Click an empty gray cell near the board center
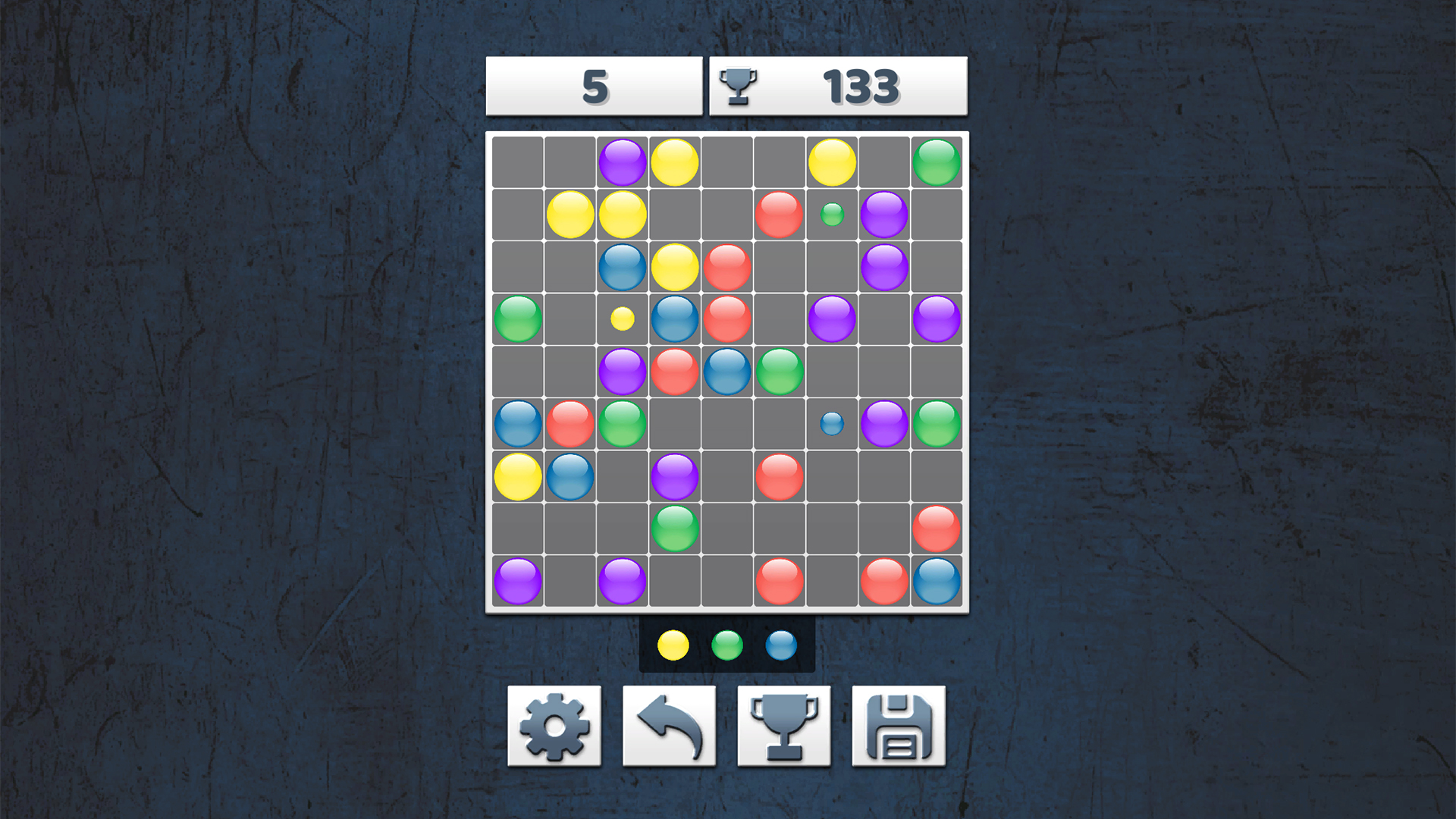Image resolution: width=1456 pixels, height=819 pixels. pyautogui.click(x=726, y=422)
